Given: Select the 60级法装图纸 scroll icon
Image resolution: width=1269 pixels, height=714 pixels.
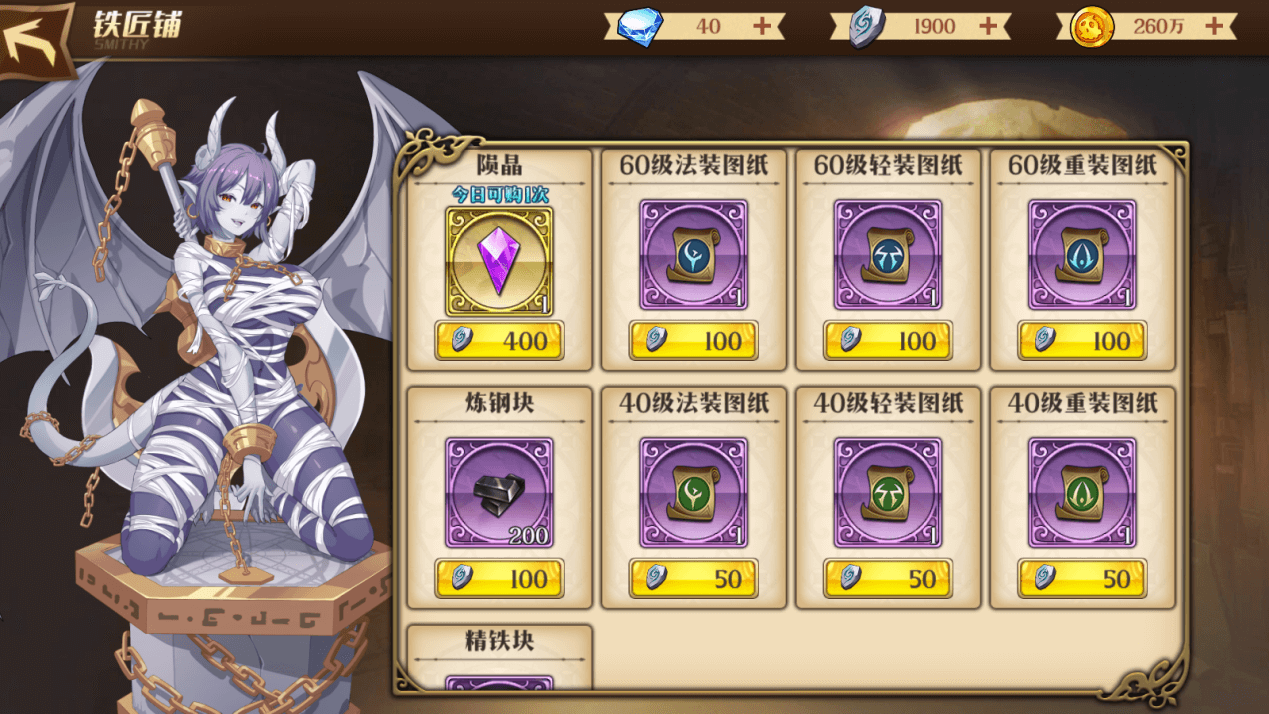Looking at the screenshot, I should 693,255.
